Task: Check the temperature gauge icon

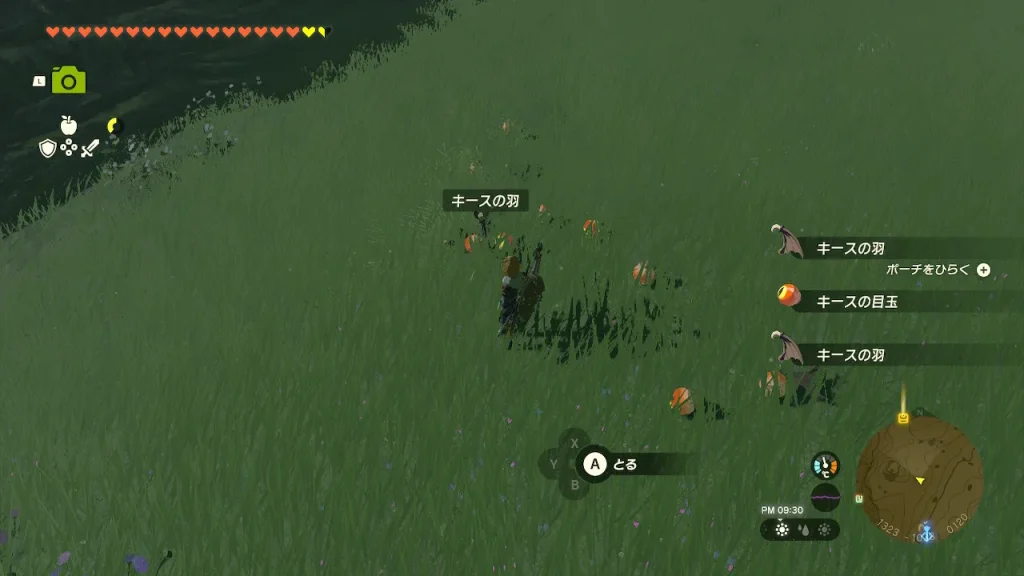Action: (x=825, y=465)
